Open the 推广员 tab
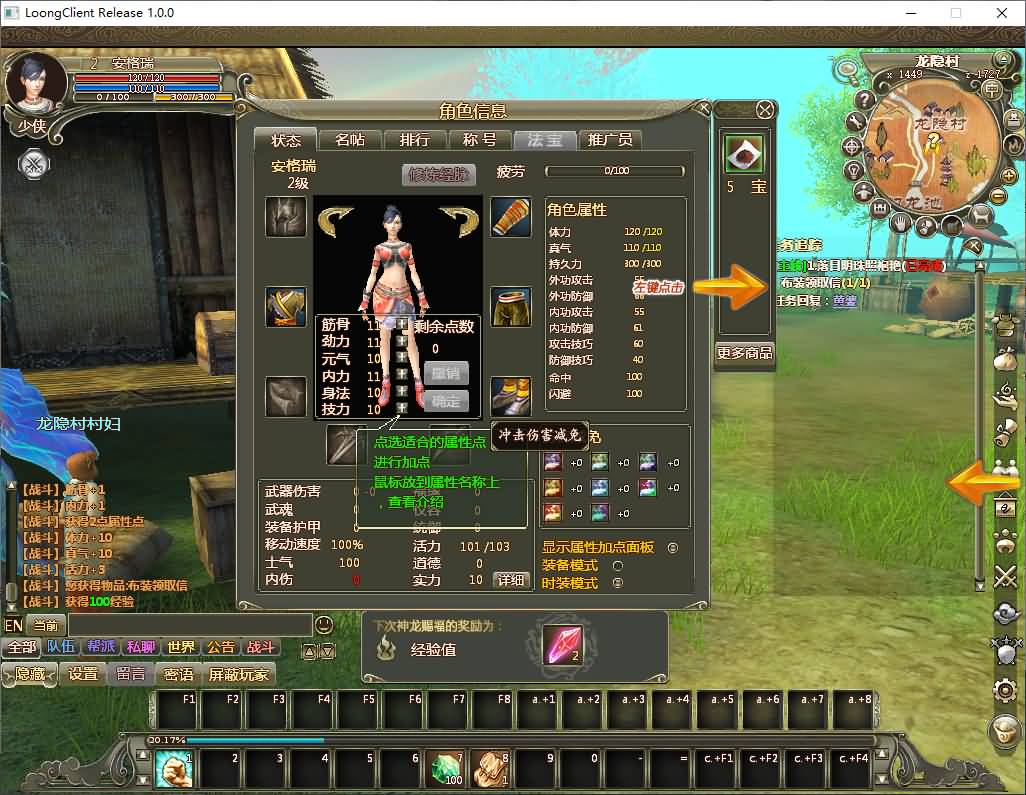Viewport: 1026px width, 795px height. (609, 140)
